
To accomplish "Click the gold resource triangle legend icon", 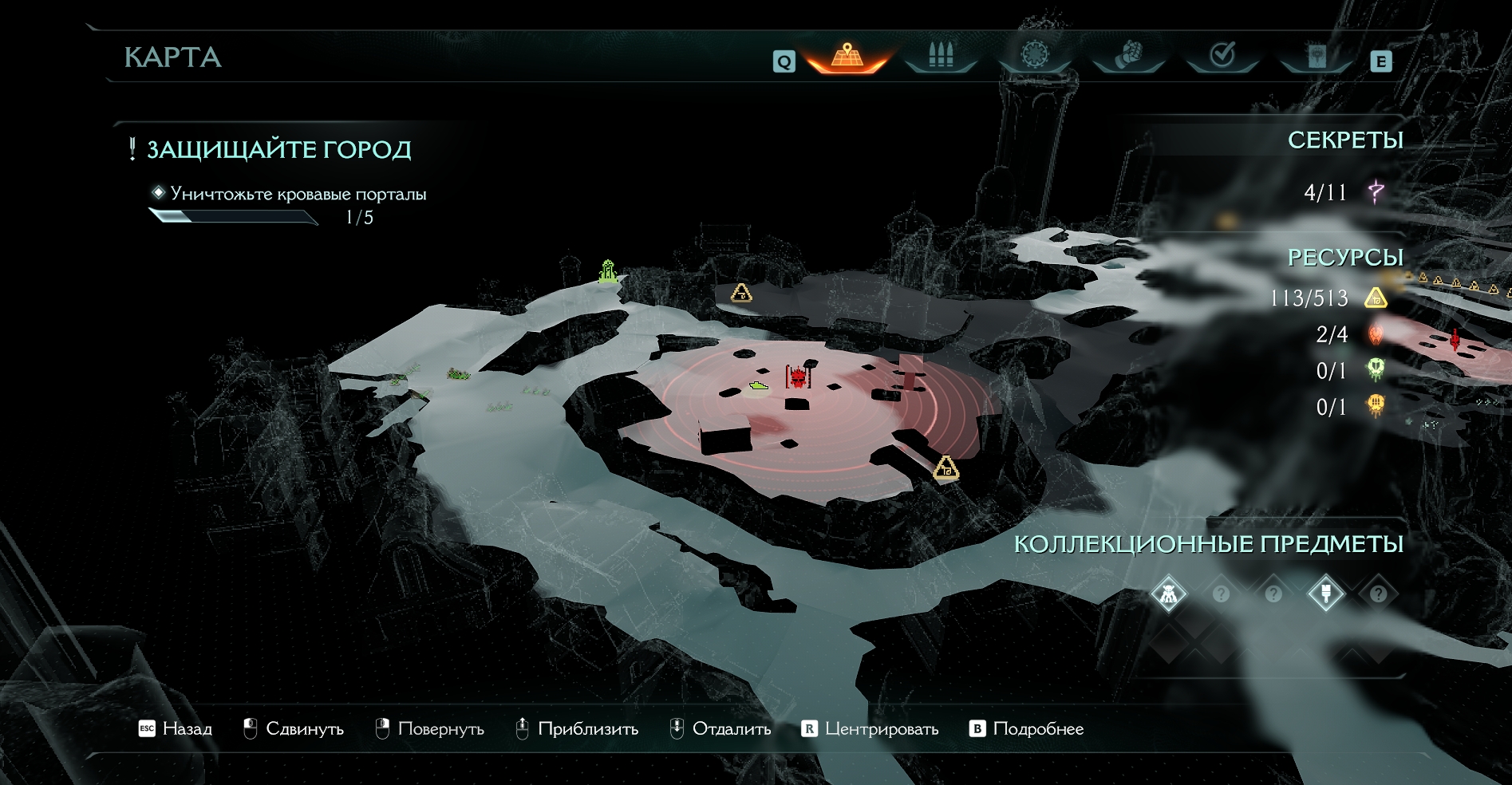I will [1376, 298].
